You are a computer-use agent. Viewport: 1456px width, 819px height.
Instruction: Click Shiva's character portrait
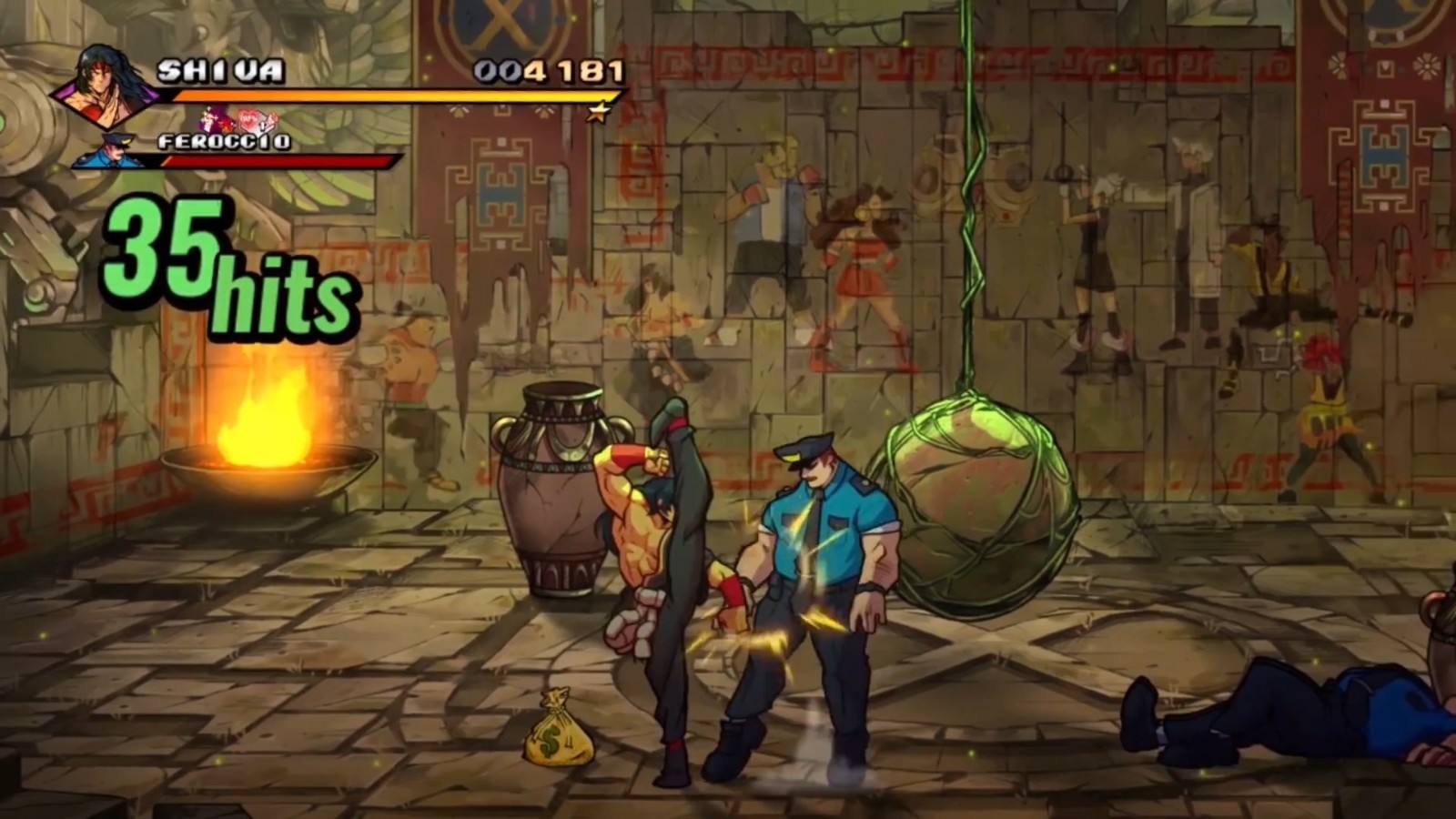coord(103,87)
